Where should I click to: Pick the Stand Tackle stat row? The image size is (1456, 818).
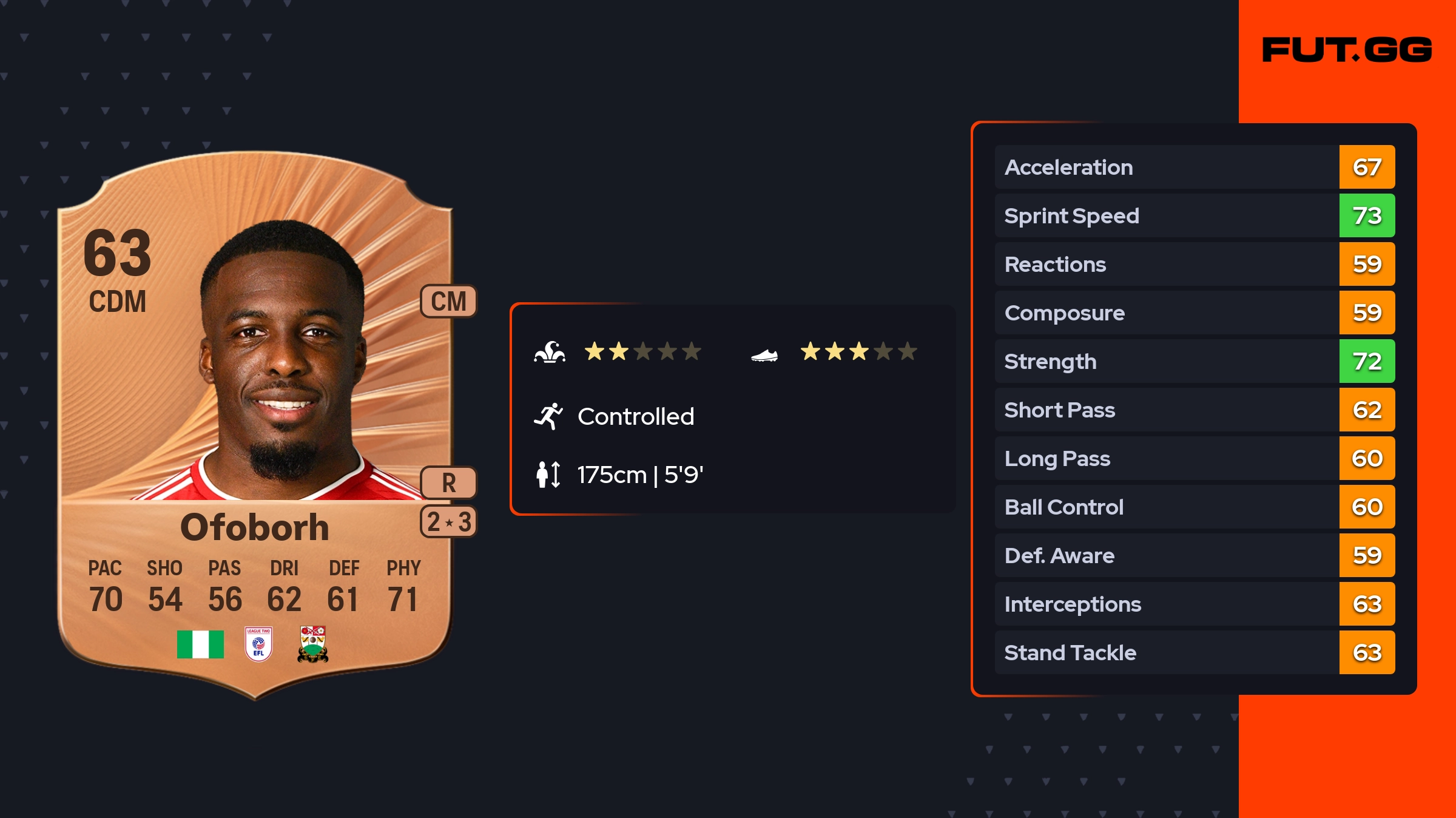tap(1194, 652)
